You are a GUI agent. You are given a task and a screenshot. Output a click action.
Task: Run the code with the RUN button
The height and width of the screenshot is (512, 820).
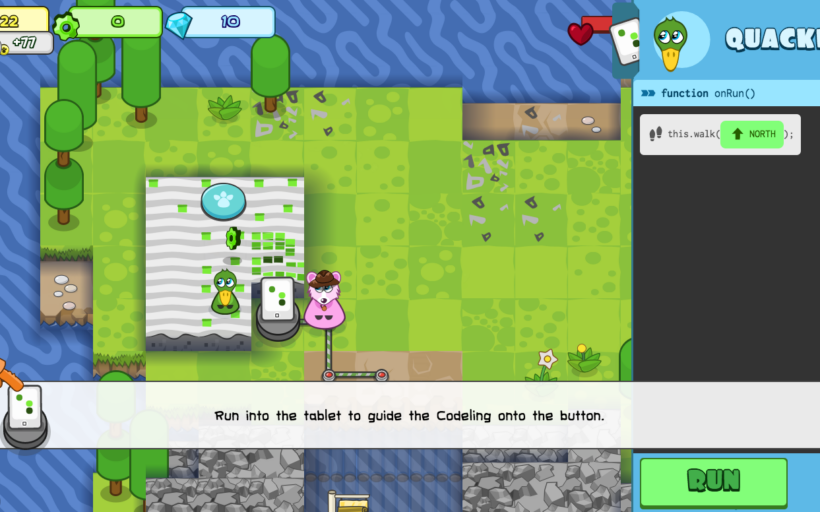[713, 481]
